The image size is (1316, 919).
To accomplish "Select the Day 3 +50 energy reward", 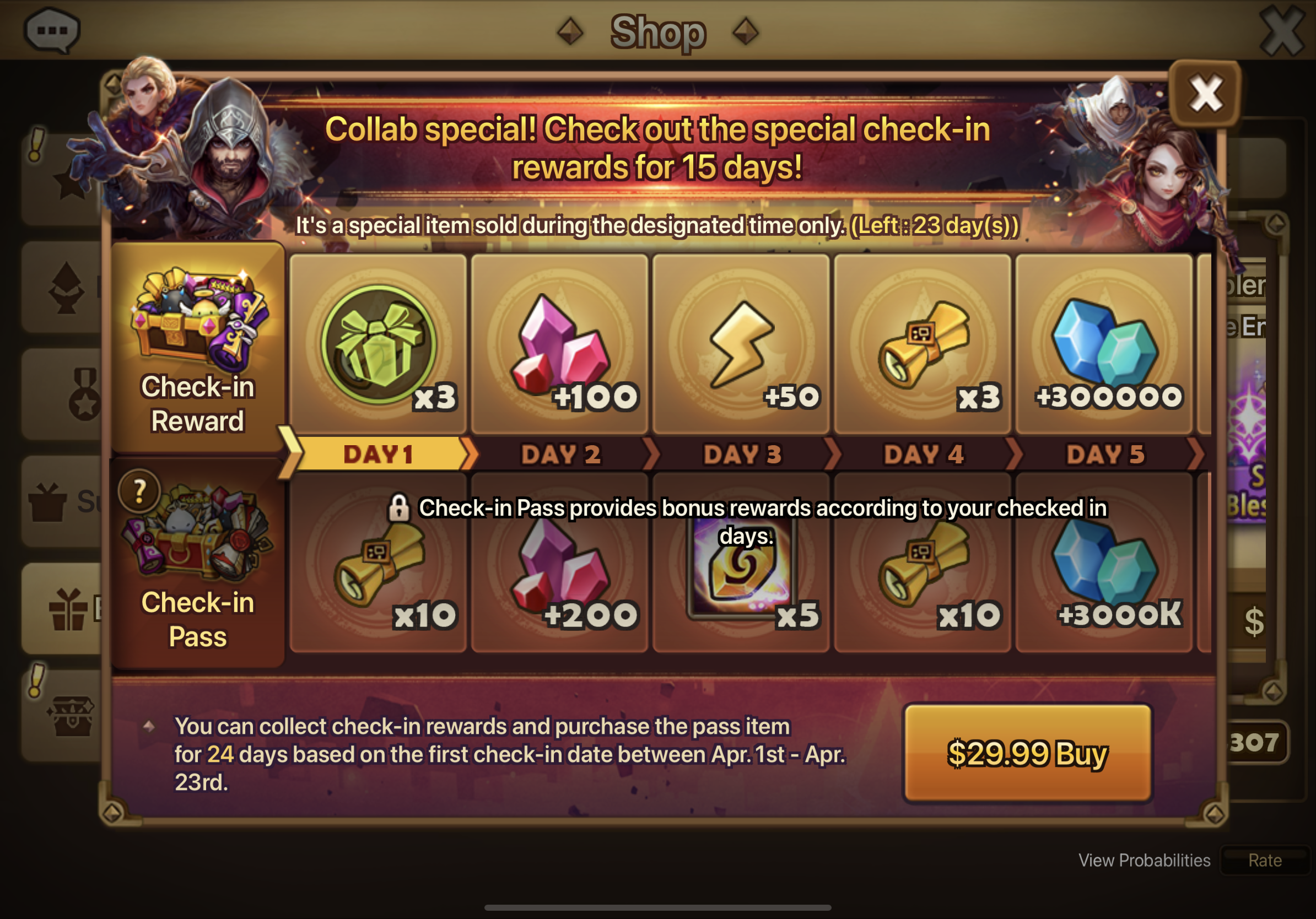I will click(x=741, y=344).
